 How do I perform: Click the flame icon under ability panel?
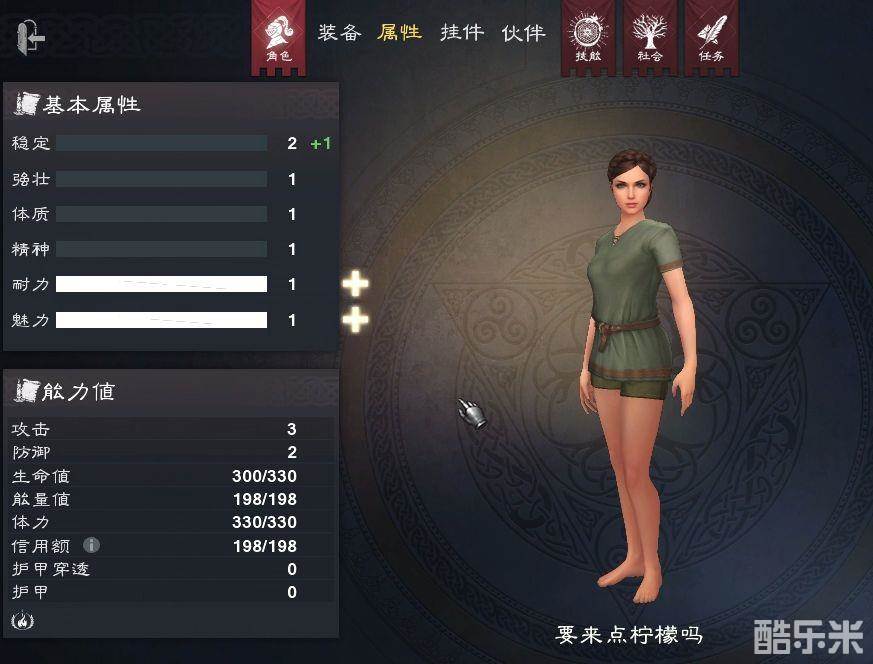(20, 620)
